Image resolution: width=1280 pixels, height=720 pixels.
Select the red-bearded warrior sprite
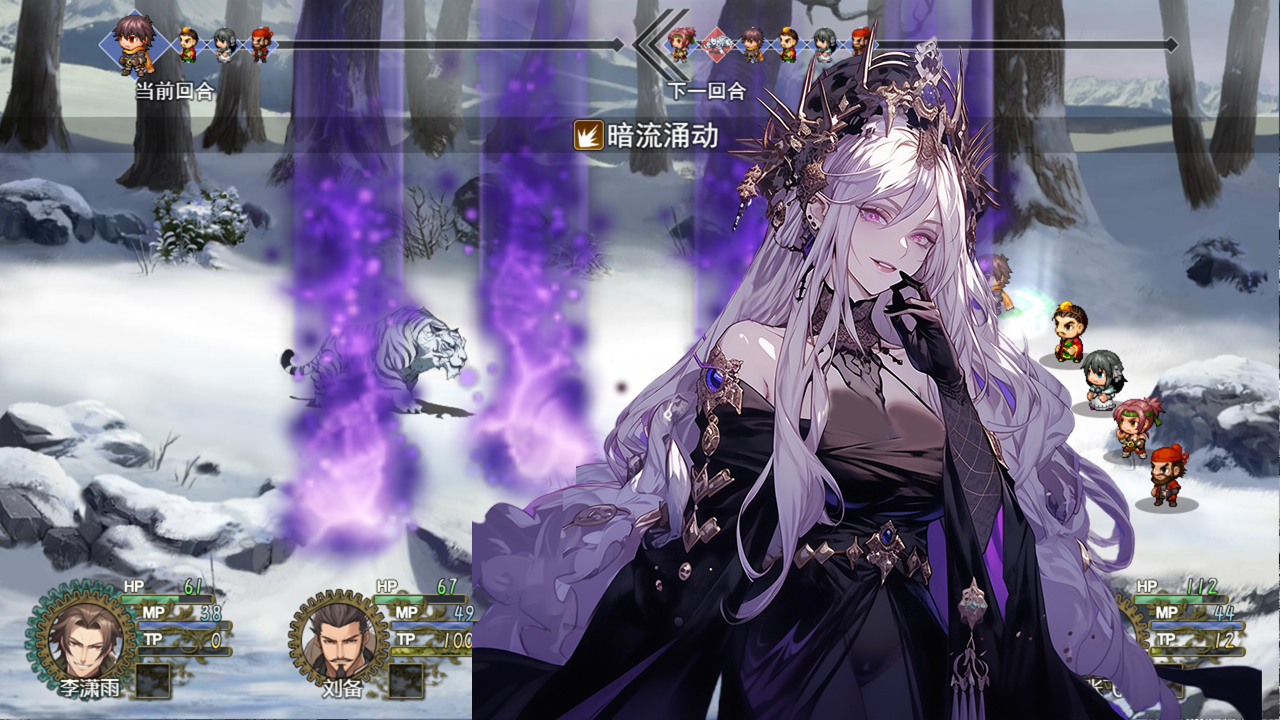(x=1167, y=475)
